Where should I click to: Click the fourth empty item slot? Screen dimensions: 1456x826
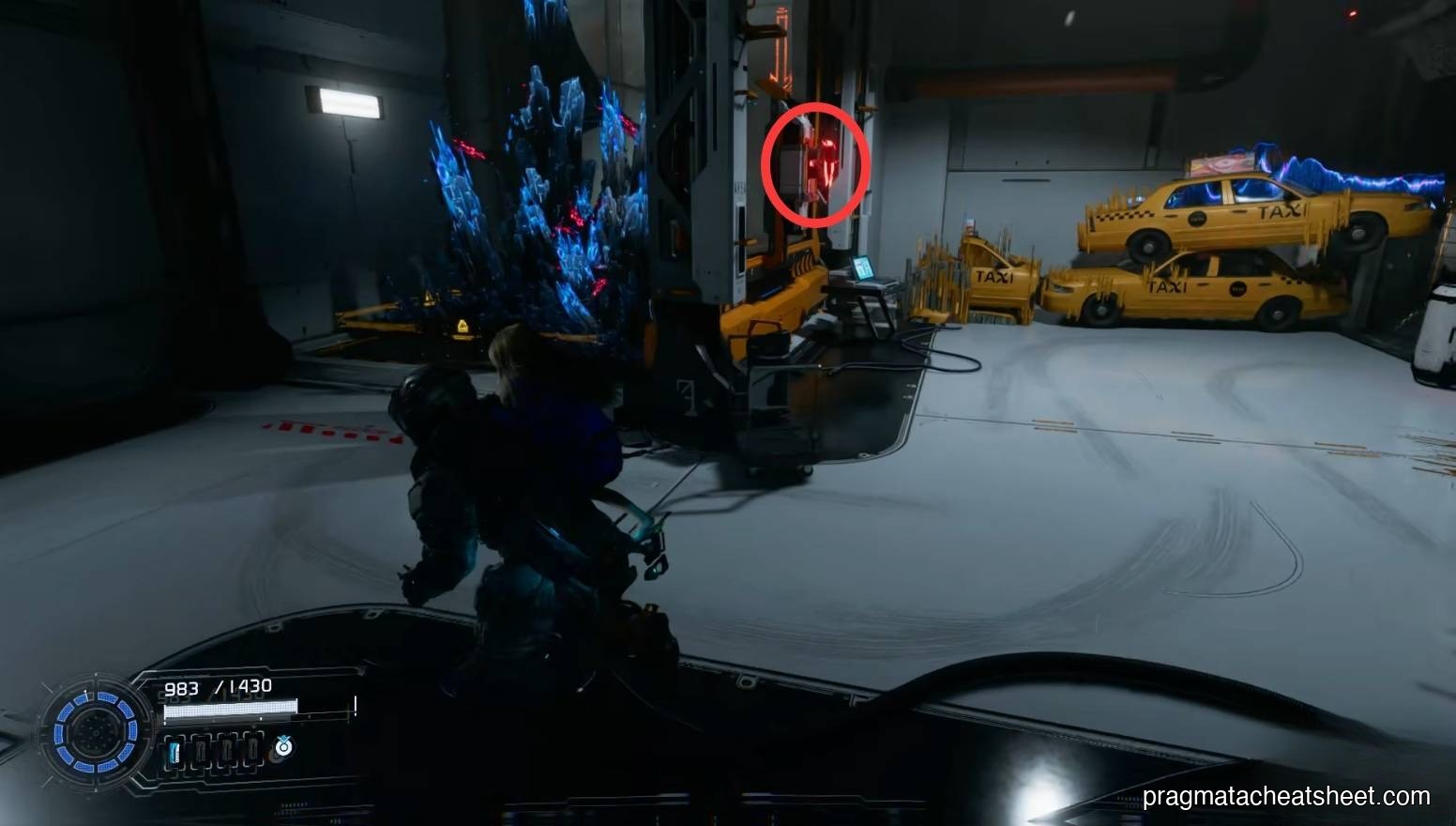(x=251, y=749)
